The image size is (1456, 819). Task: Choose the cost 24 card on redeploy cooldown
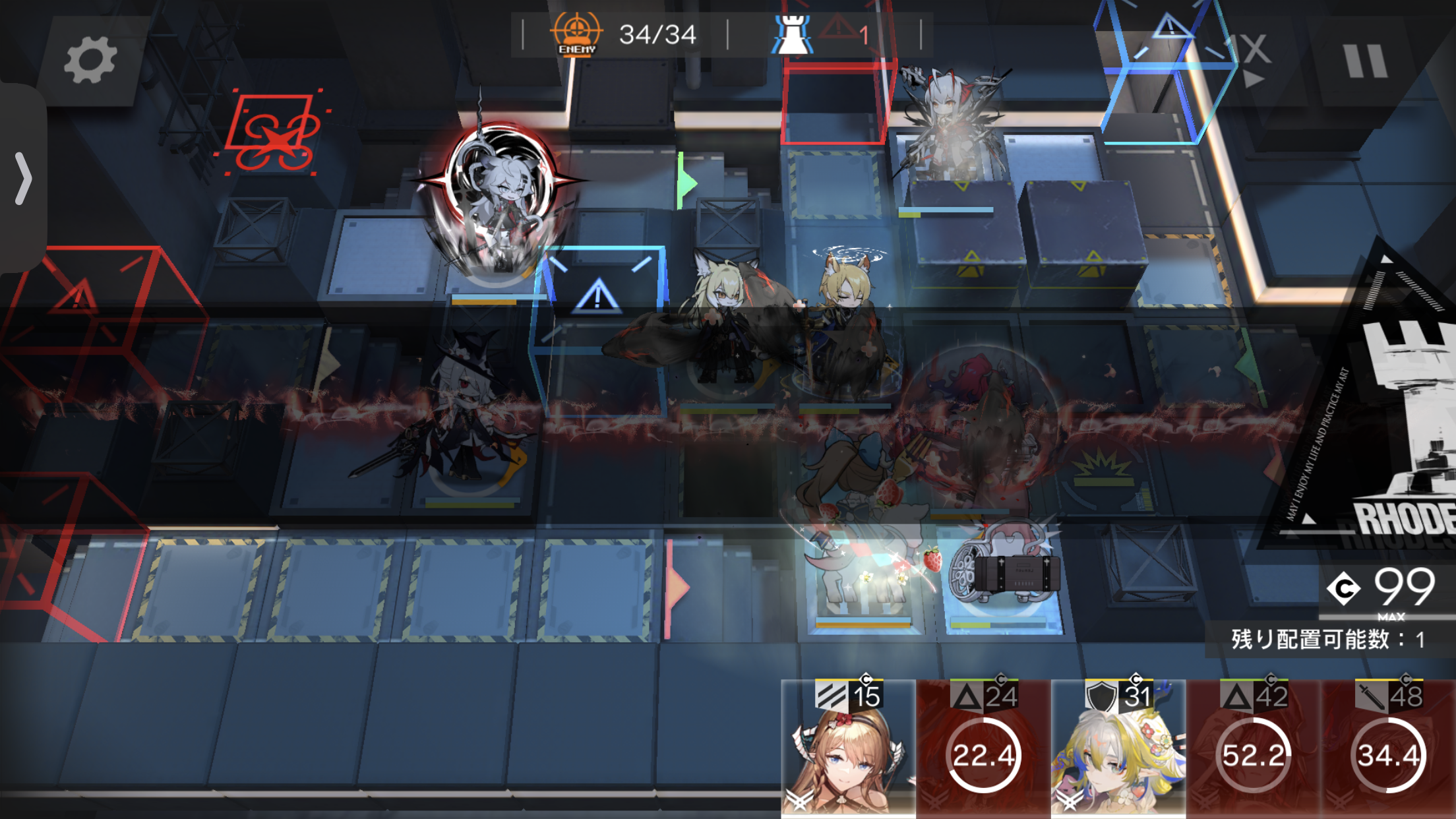[983, 750]
